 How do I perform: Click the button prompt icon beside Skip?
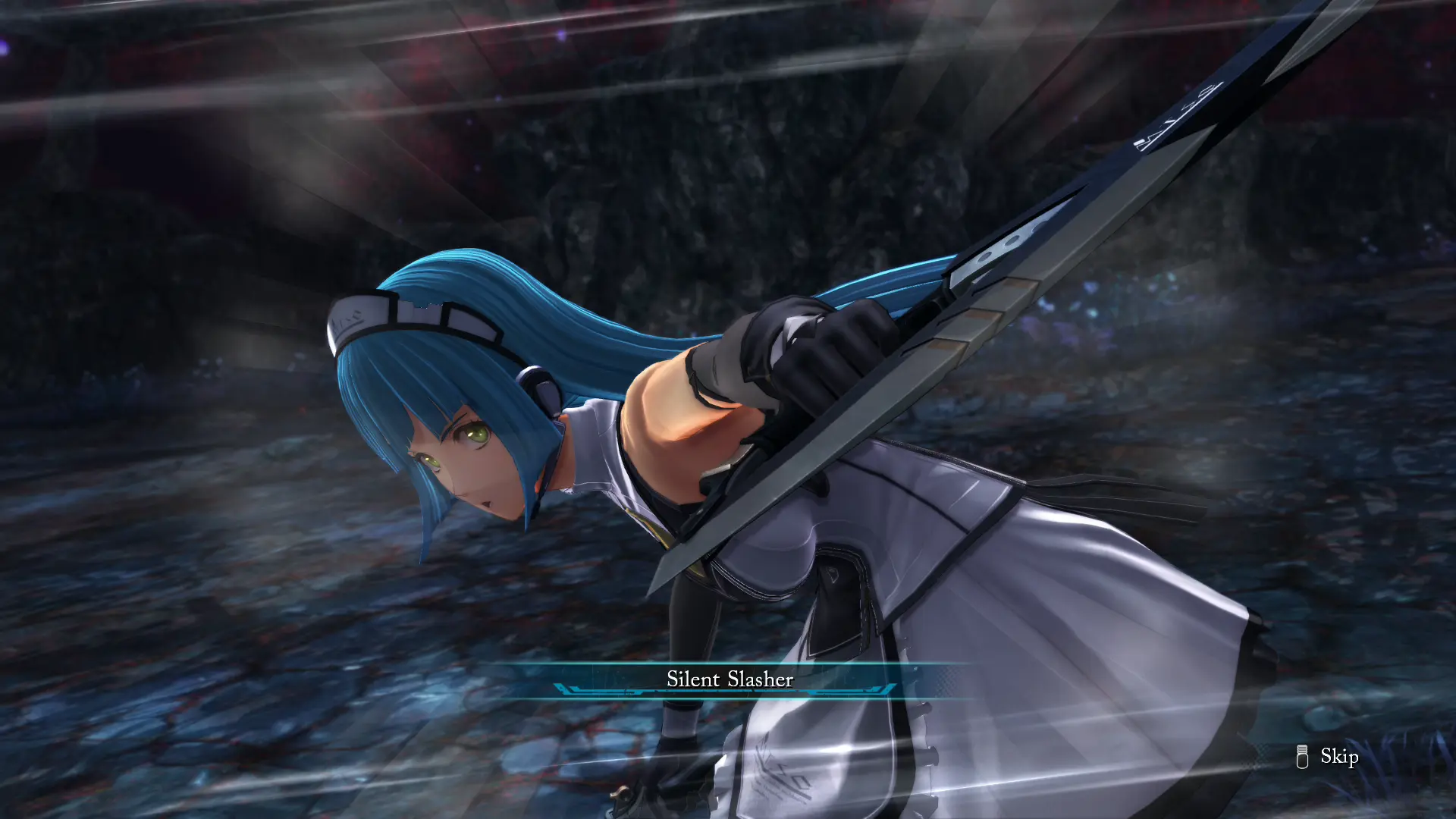1301,756
